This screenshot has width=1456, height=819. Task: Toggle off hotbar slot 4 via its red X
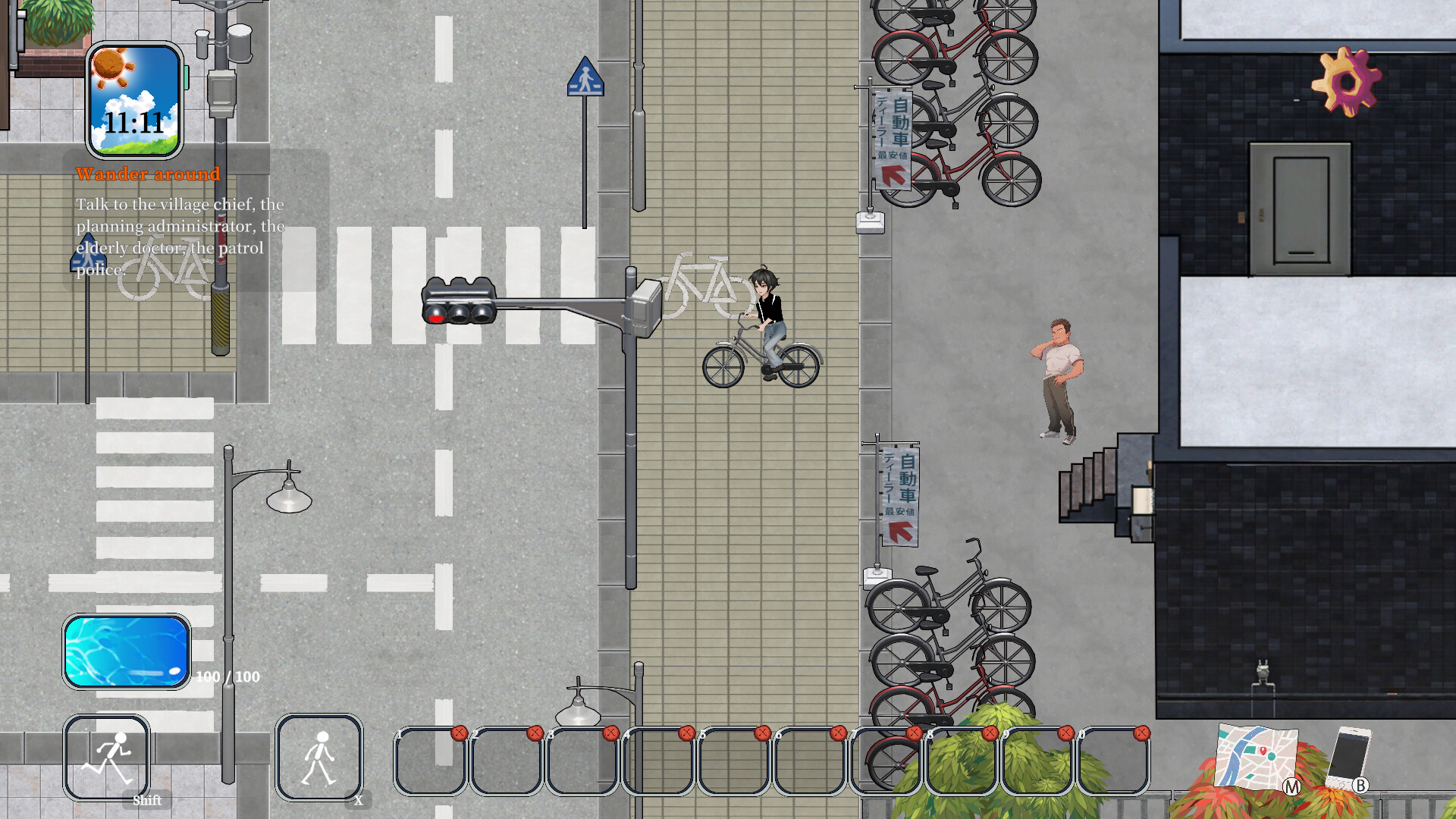pos(687,732)
